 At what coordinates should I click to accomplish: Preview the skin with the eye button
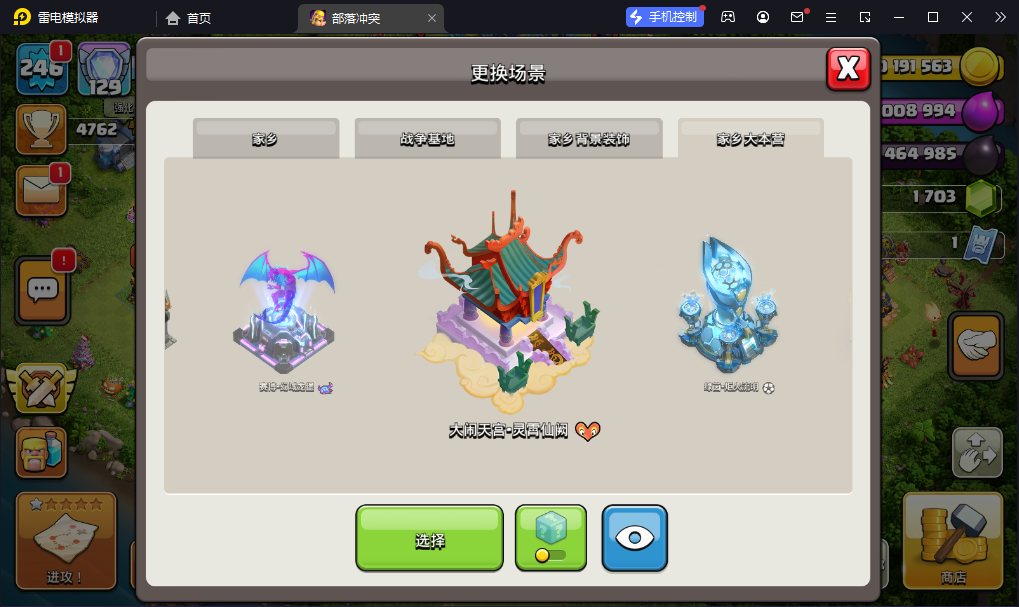click(634, 538)
